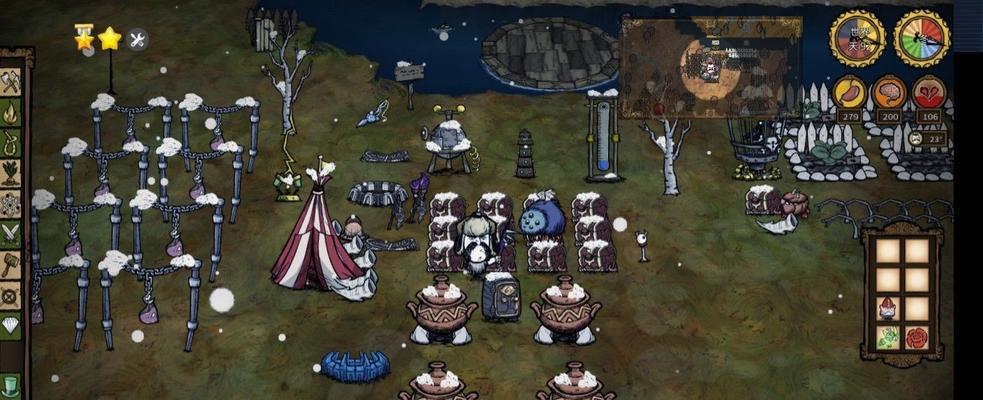Open the Tools crafting tab with axe and pickaxe

pos(12,82)
